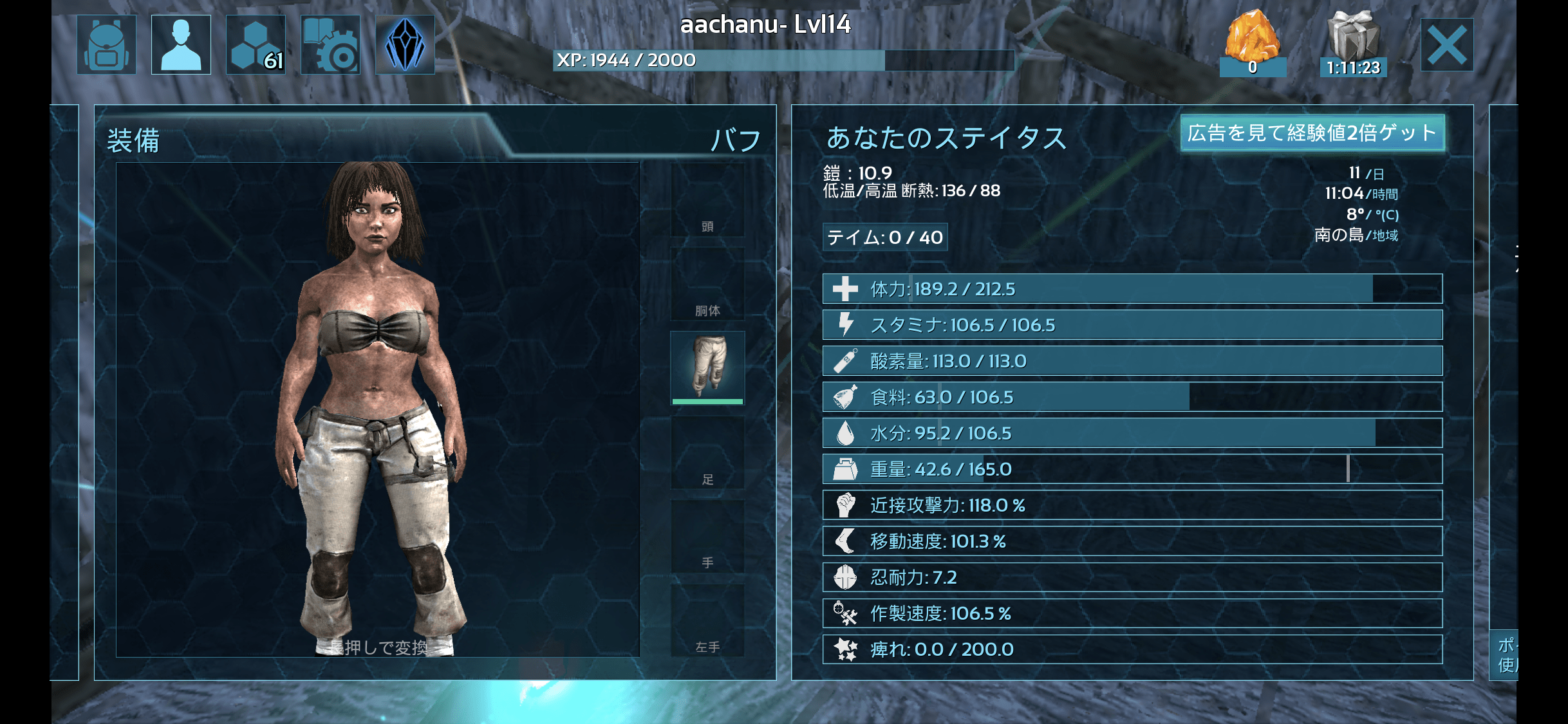Close the character status screen
This screenshot has height=724, width=1568.
[x=1446, y=45]
